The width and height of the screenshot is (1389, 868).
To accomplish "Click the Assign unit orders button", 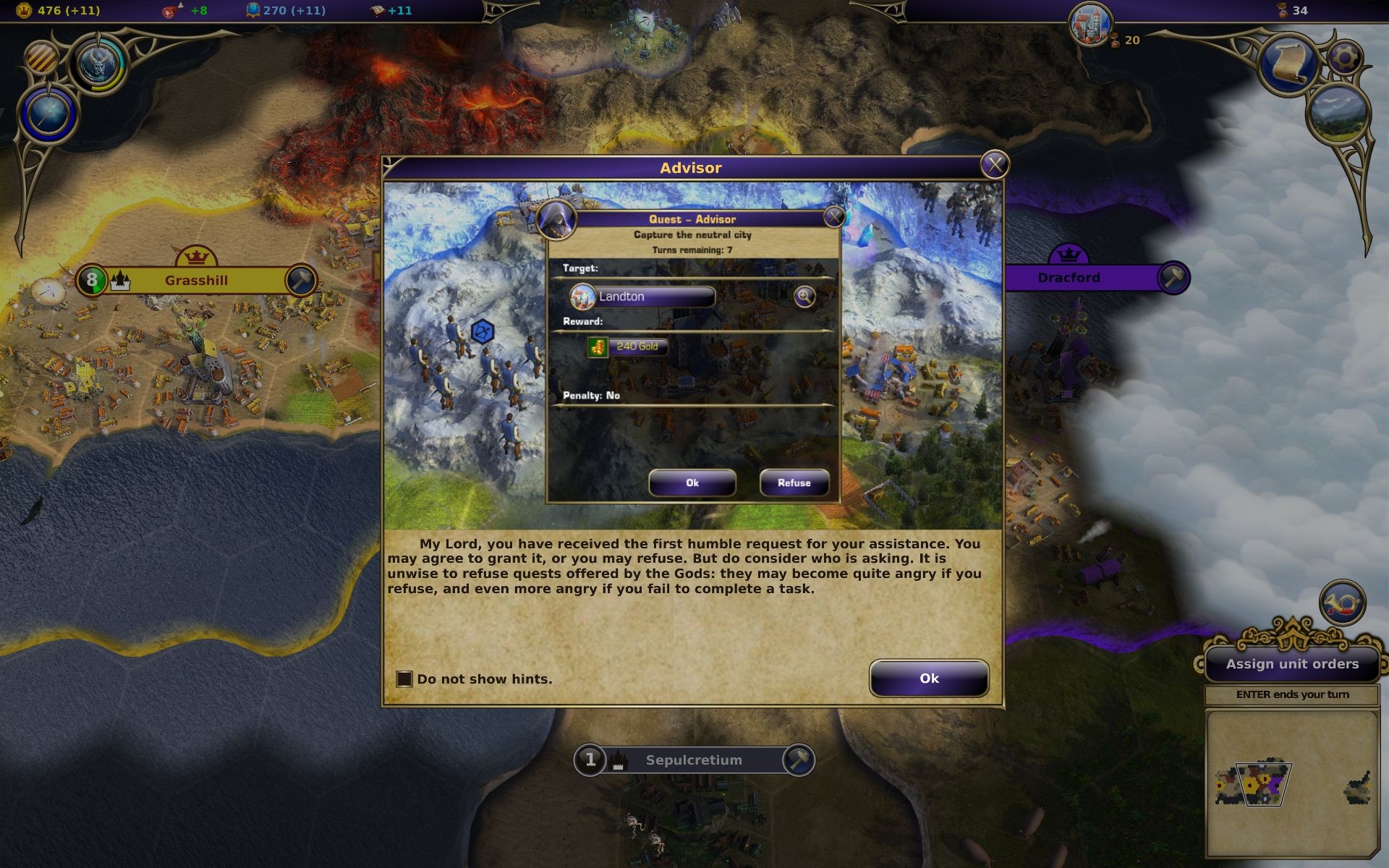I will coord(1292,664).
